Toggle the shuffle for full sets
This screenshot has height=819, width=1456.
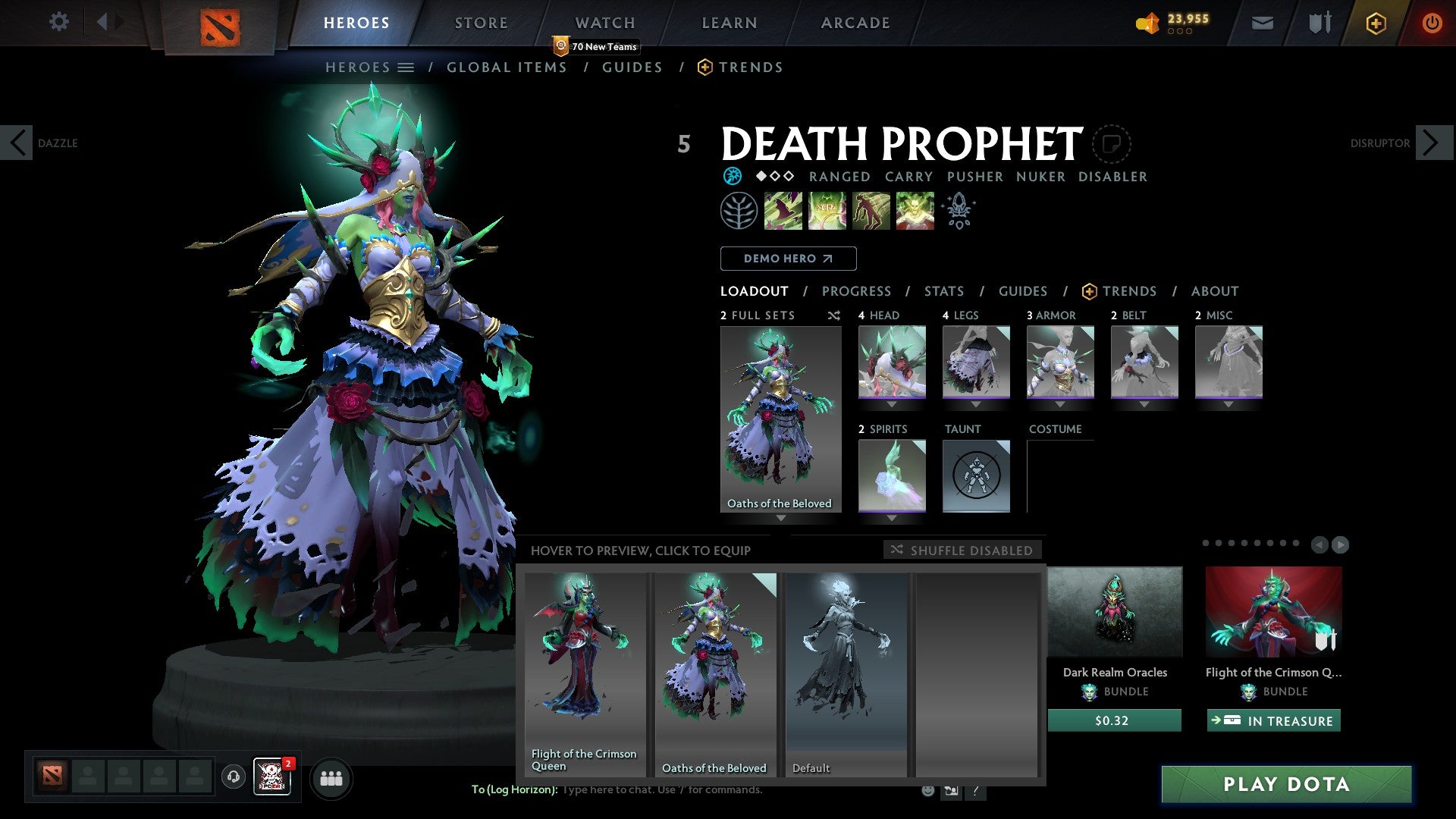click(833, 315)
